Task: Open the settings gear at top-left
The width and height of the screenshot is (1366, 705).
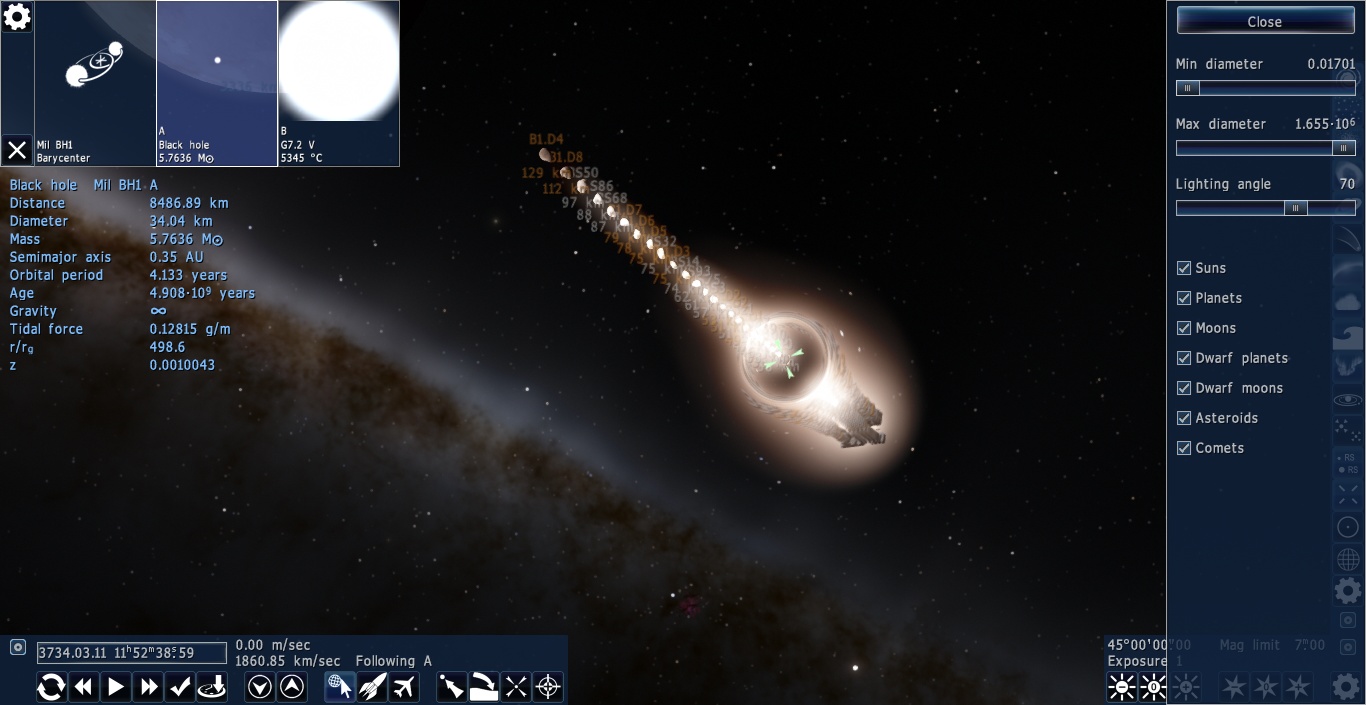Action: tap(17, 17)
